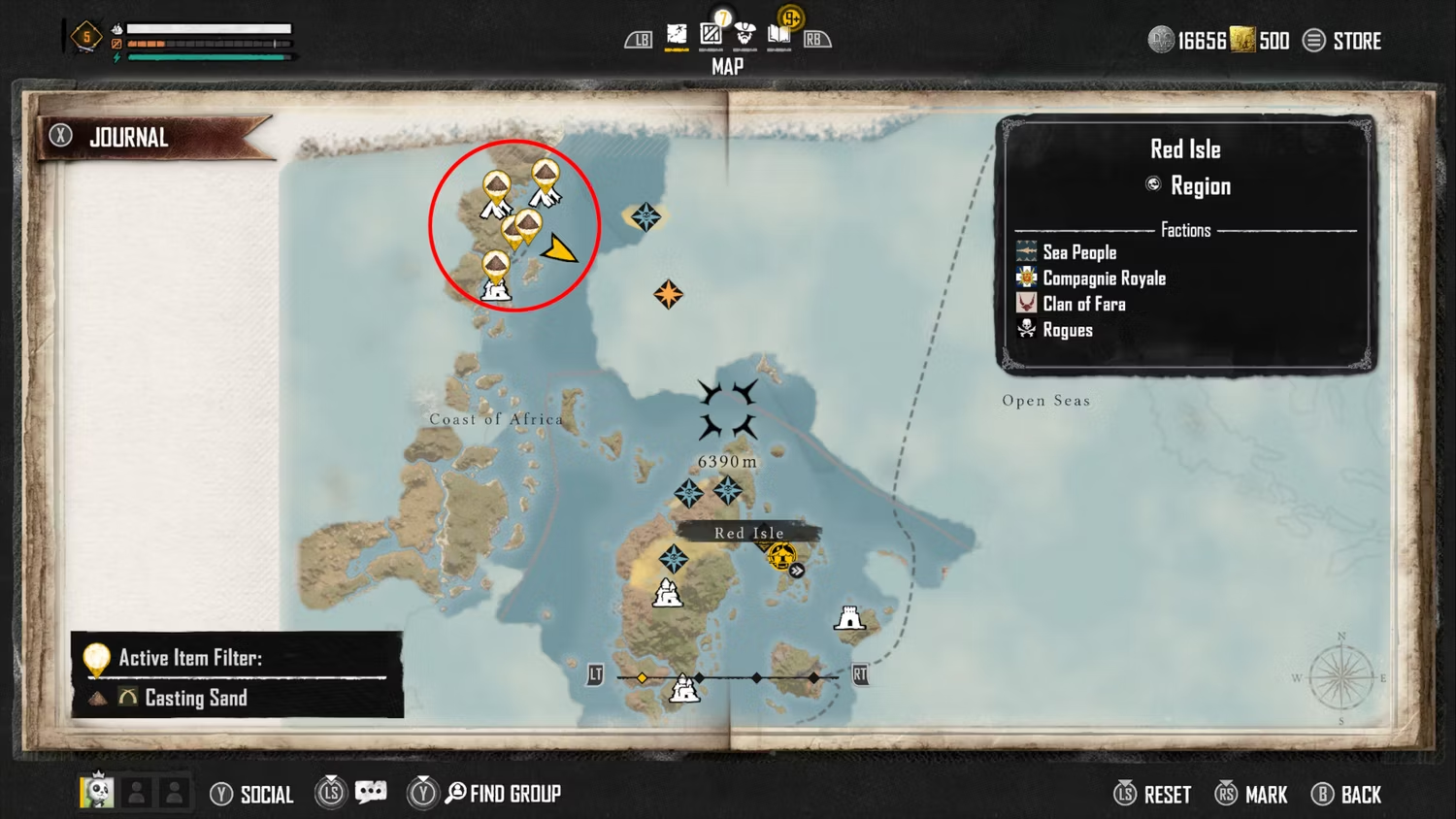Select the Red Isle region label

748,533
